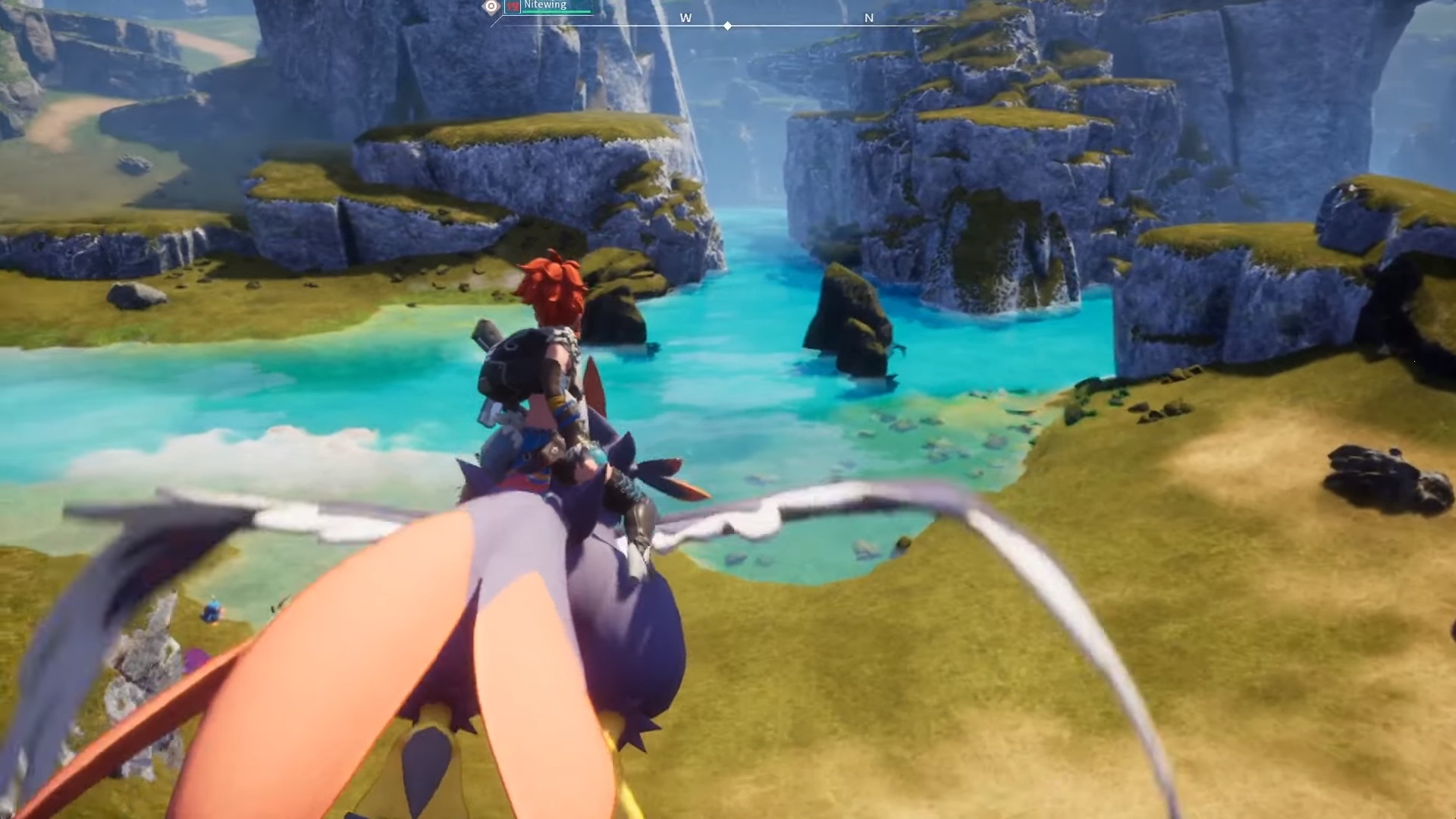The image size is (1456, 819).
Task: Click the diamond marker on the compass
Action: pos(727,26)
